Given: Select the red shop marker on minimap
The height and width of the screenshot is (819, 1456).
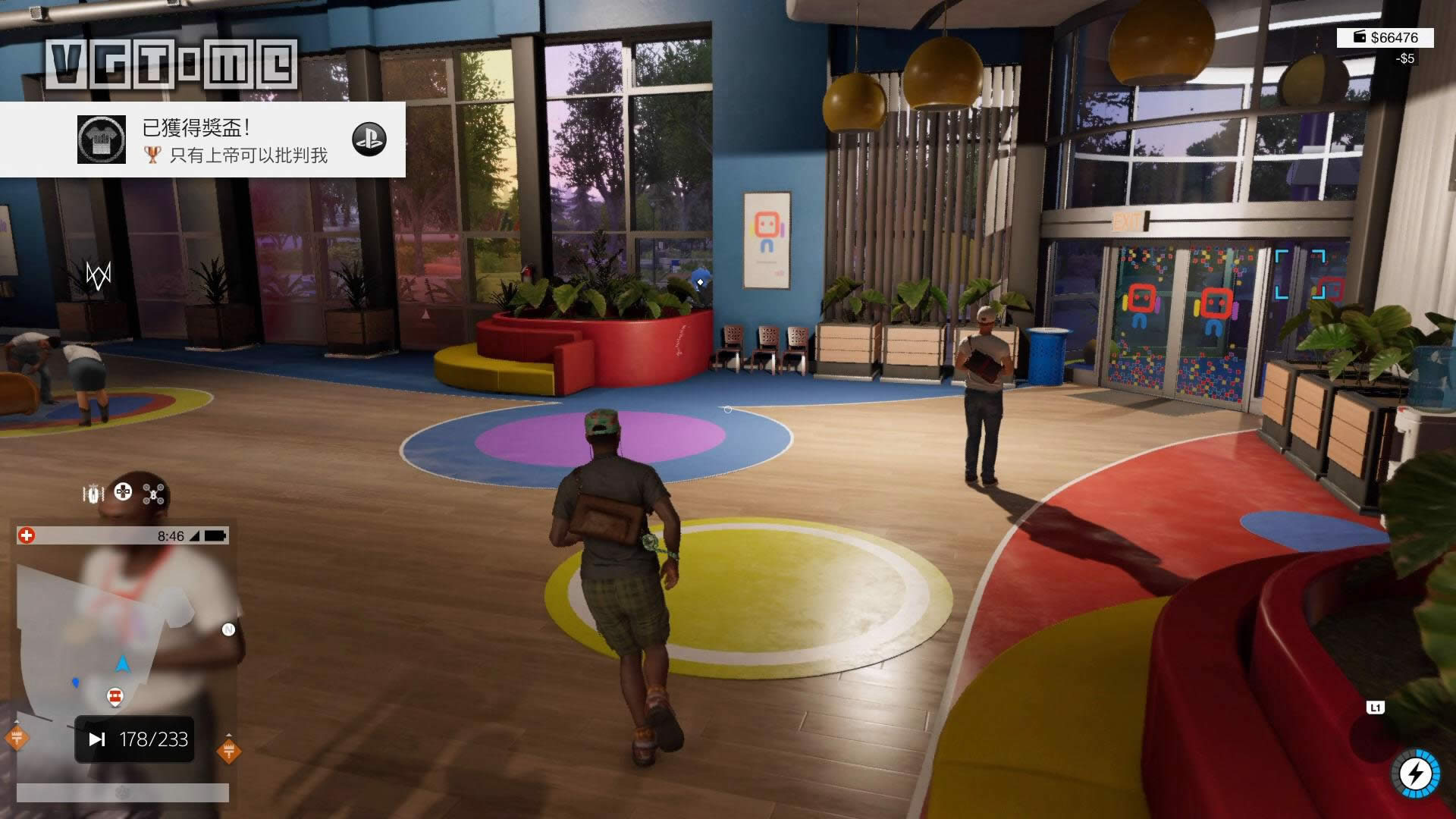Looking at the screenshot, I should 115,696.
